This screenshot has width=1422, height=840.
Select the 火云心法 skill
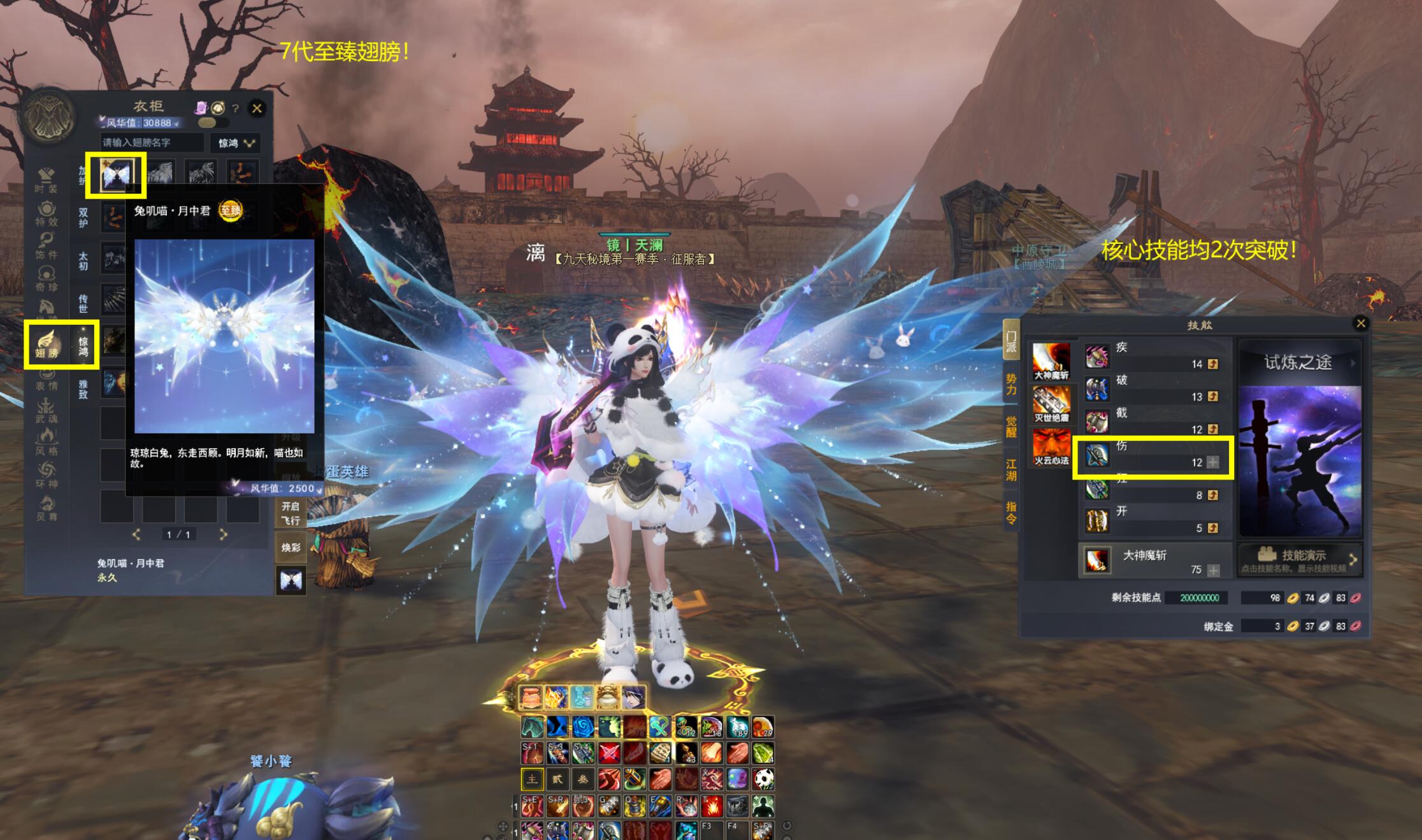[1051, 448]
